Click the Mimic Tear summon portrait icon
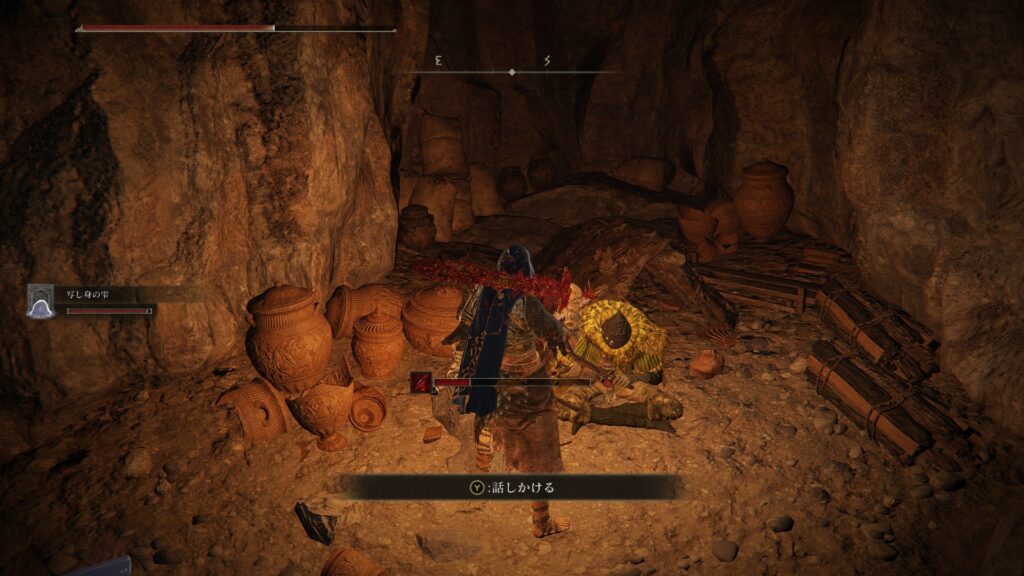This screenshot has width=1024, height=576. point(41,301)
